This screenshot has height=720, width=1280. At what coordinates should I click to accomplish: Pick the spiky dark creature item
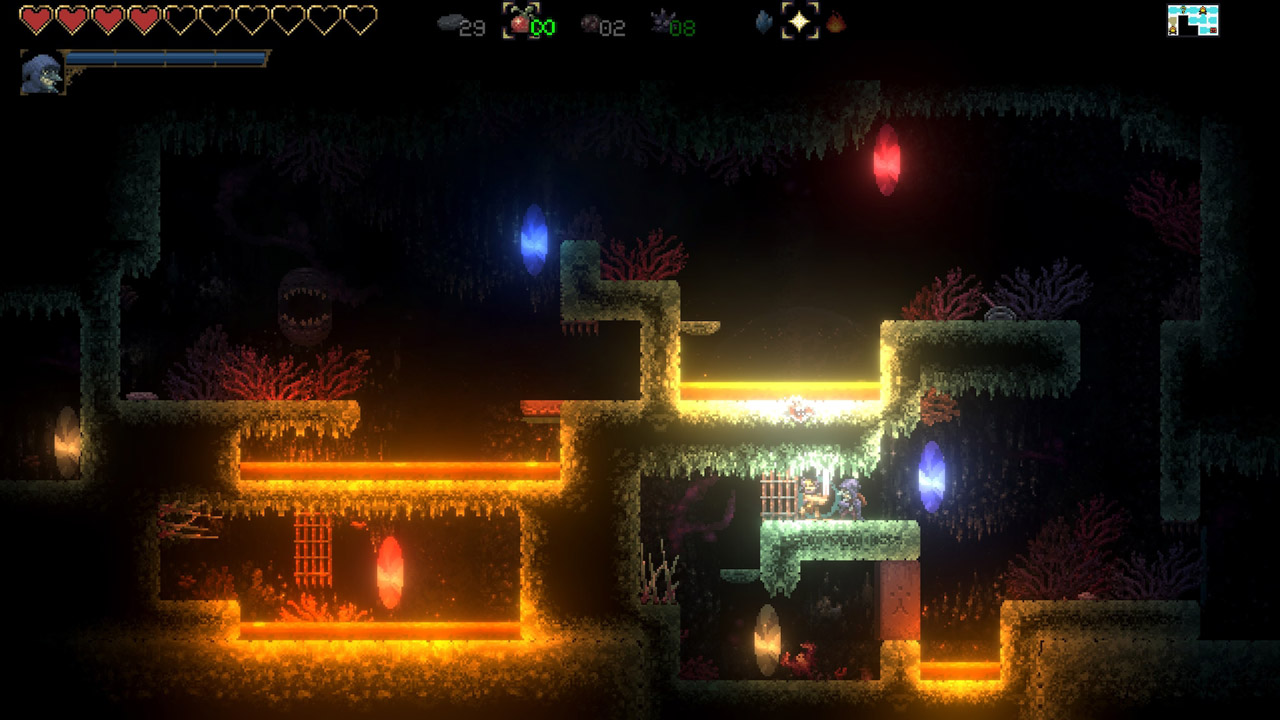[661, 21]
